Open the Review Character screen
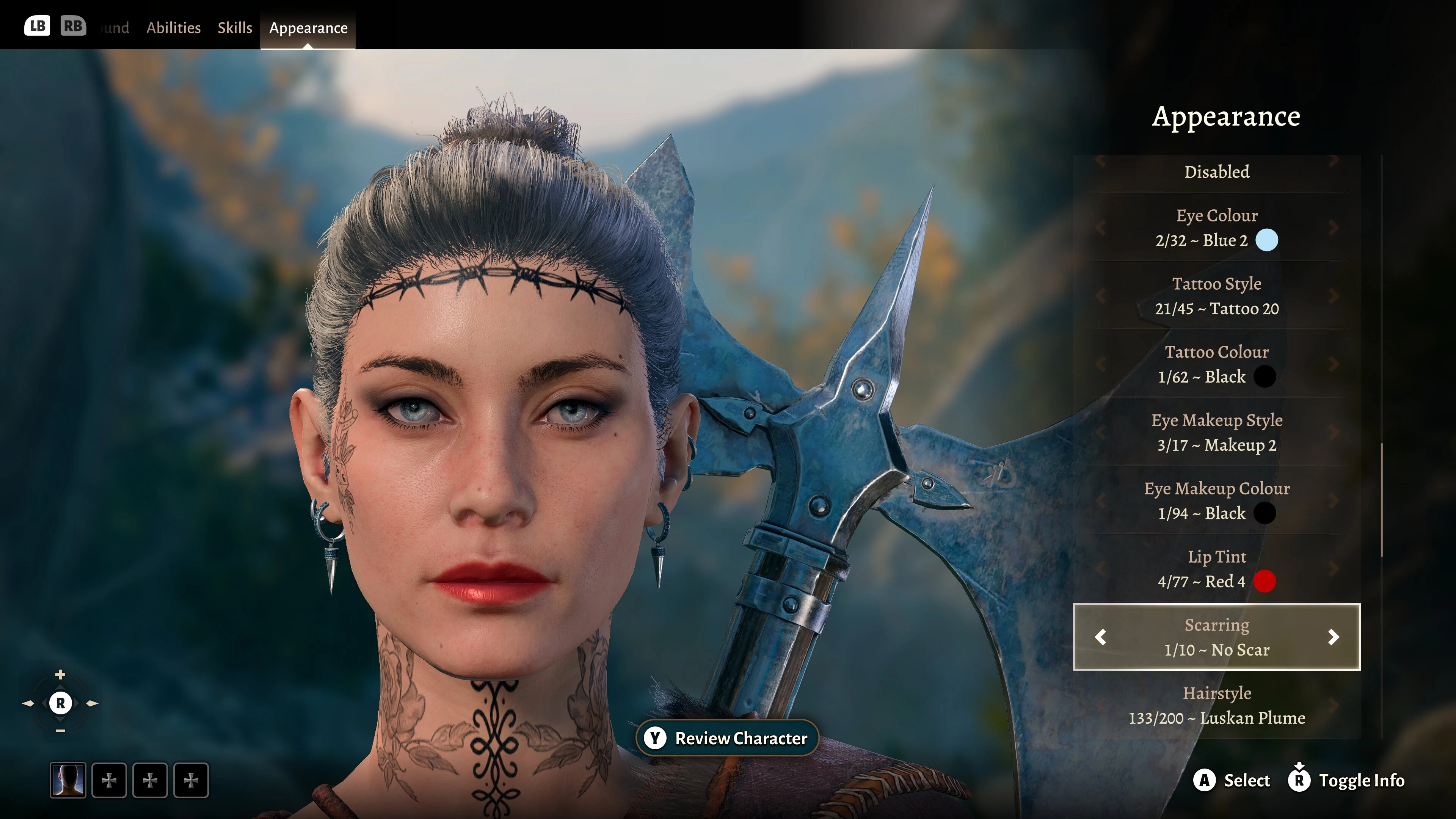 (x=728, y=738)
